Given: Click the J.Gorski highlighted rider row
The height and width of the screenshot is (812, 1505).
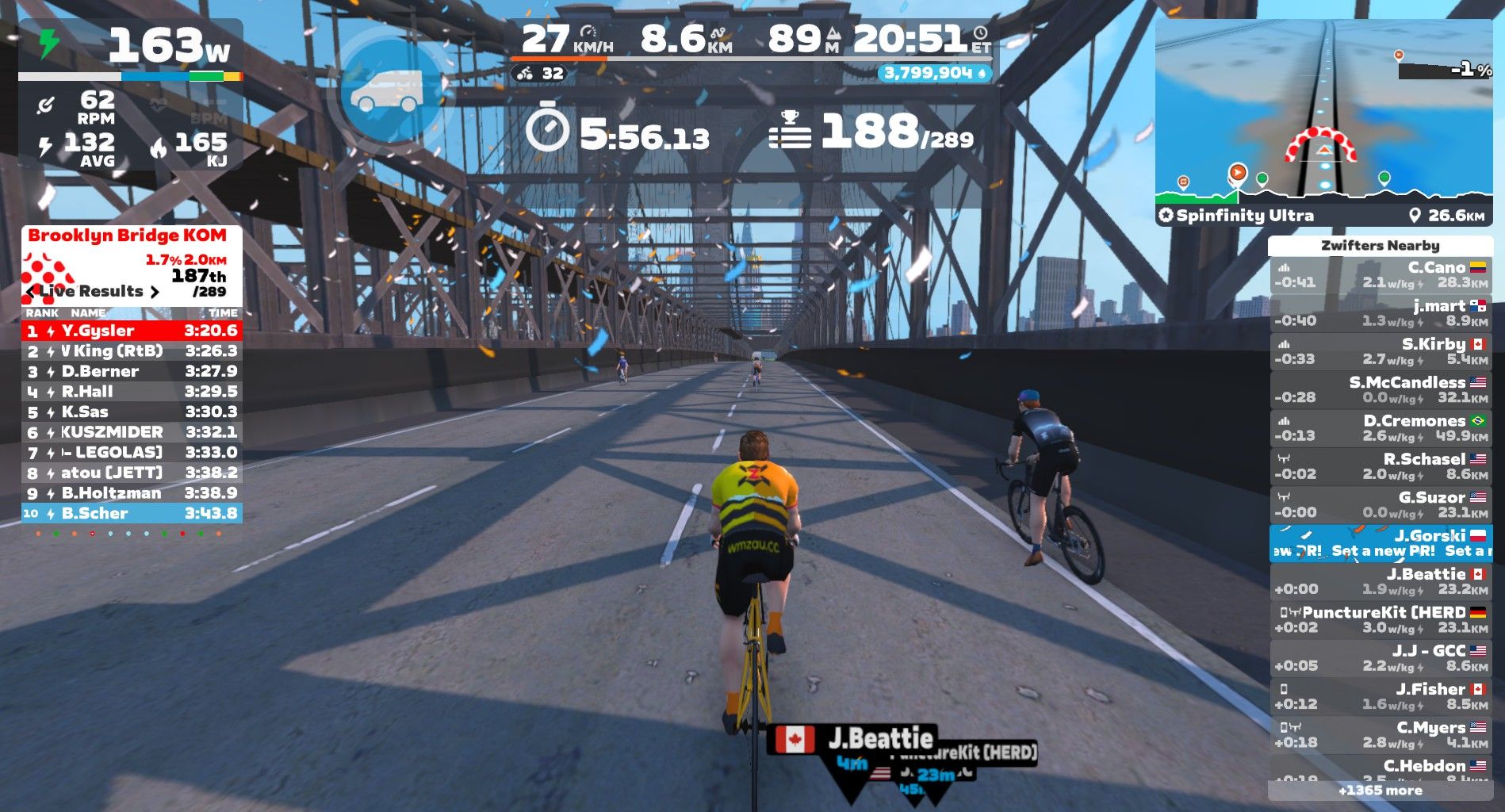Looking at the screenshot, I should coord(1381,543).
